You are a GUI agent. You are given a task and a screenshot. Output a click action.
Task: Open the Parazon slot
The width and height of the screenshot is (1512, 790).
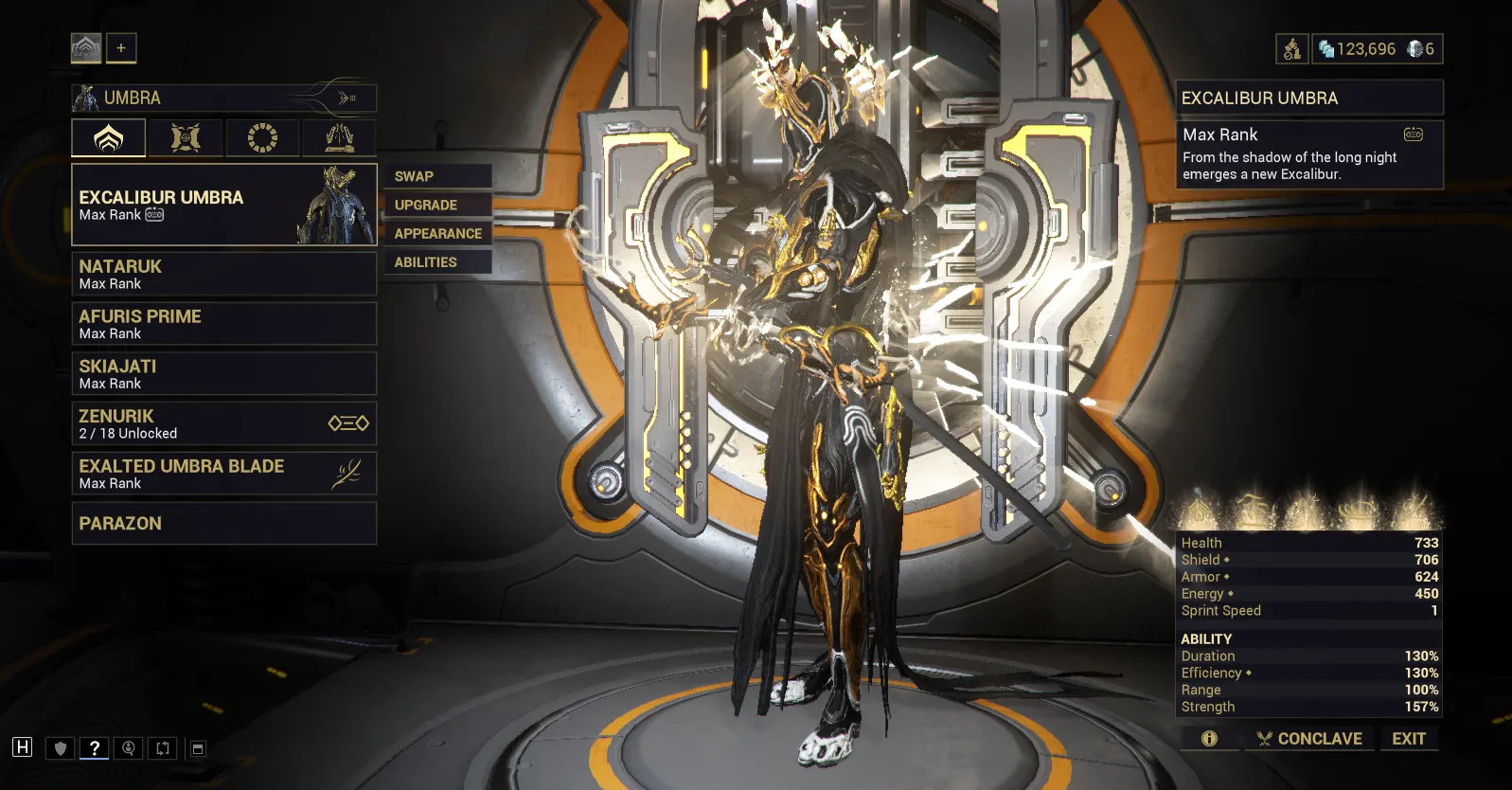tap(223, 523)
